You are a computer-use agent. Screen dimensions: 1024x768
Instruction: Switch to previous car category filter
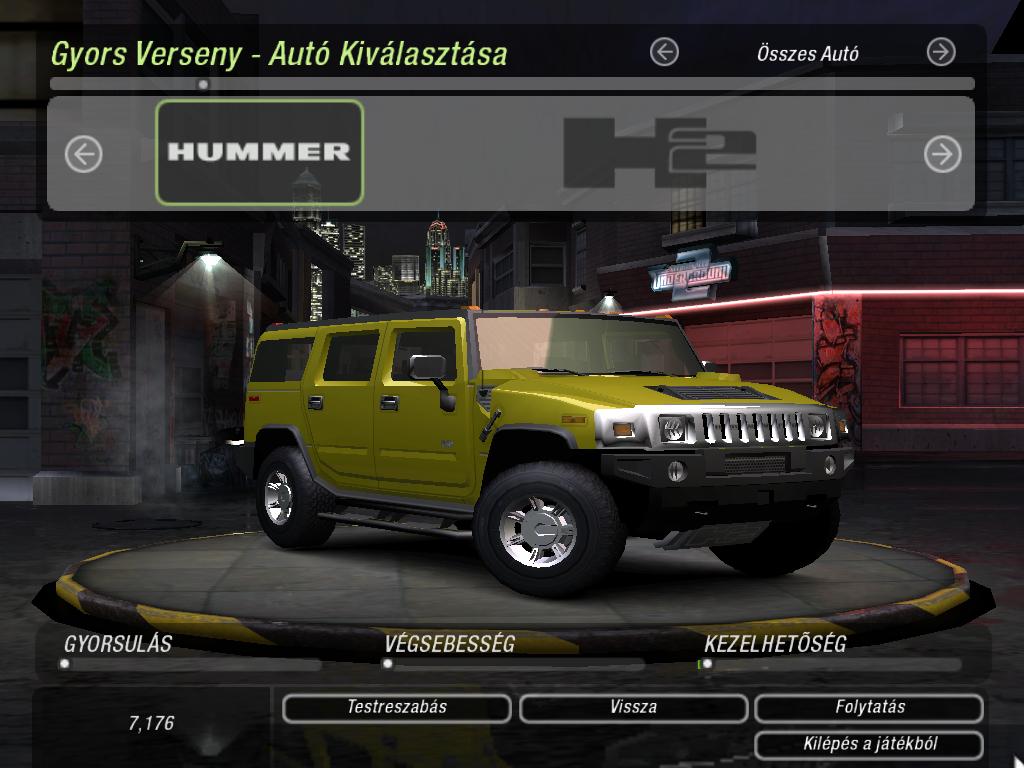click(x=664, y=52)
